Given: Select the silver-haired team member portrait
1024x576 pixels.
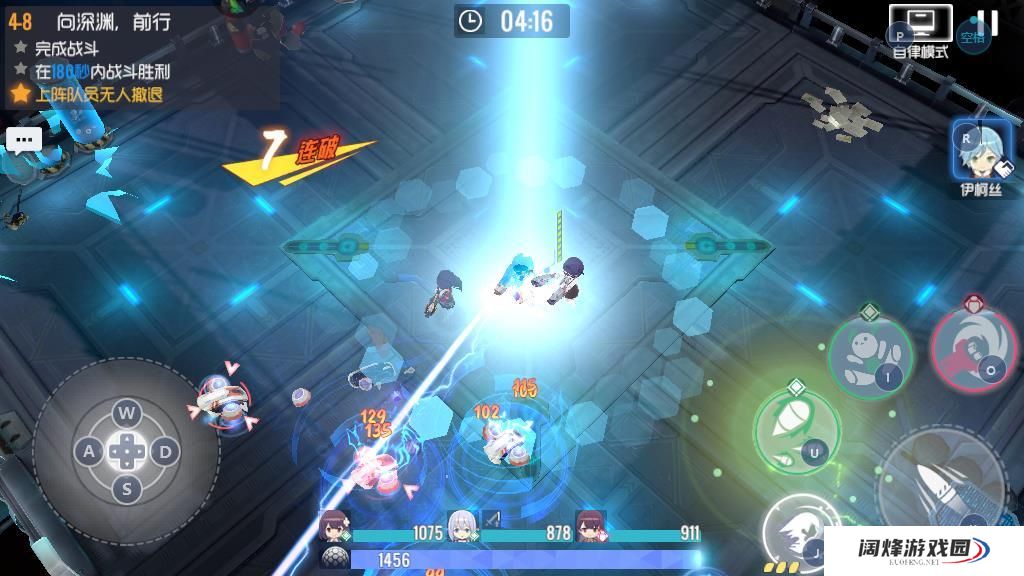Looking at the screenshot, I should [461, 525].
